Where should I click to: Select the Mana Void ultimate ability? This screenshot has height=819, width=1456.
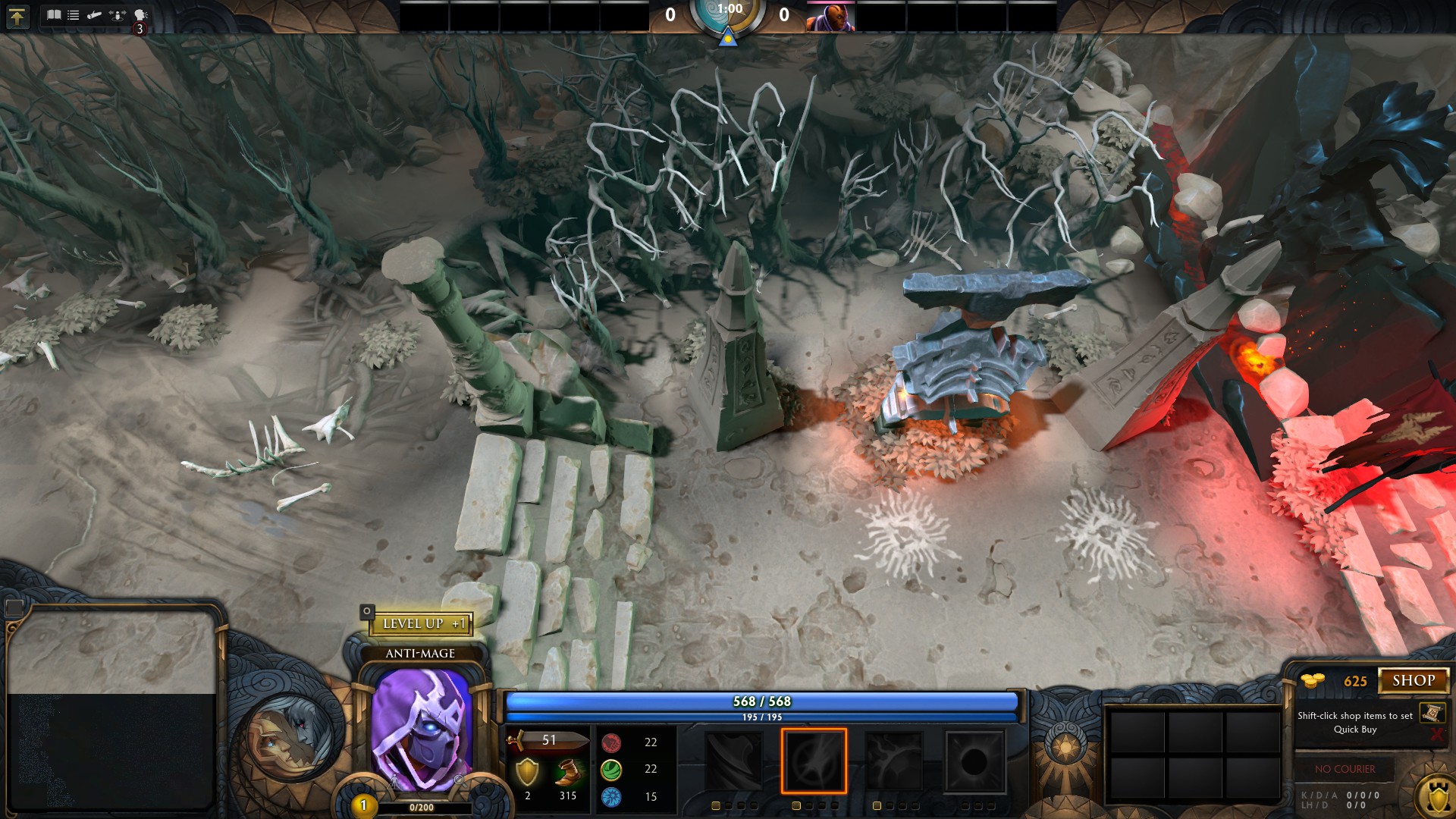tap(975, 761)
